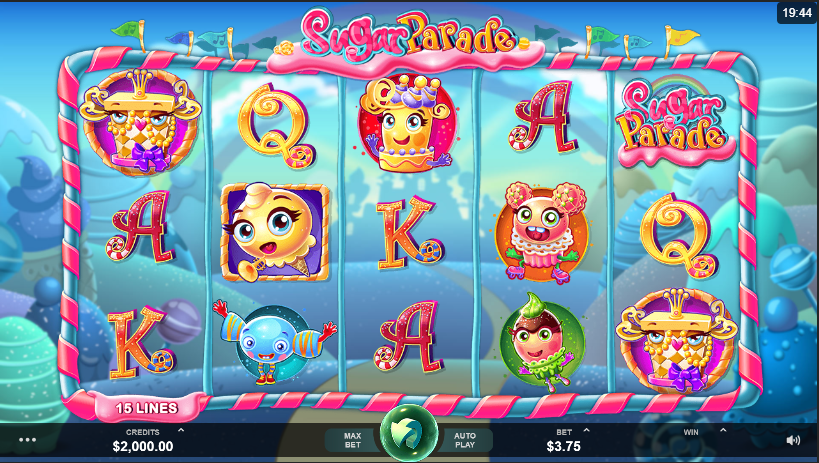Toggle the sound speaker icon
Image resolution: width=819 pixels, height=463 pixels.
[x=793, y=439]
